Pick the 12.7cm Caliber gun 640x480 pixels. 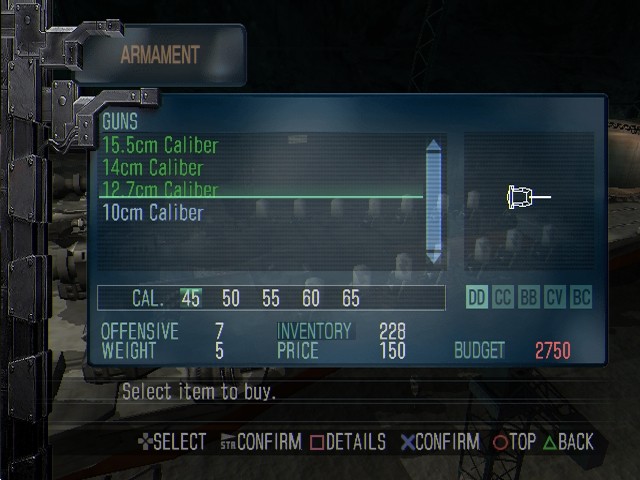coord(160,189)
